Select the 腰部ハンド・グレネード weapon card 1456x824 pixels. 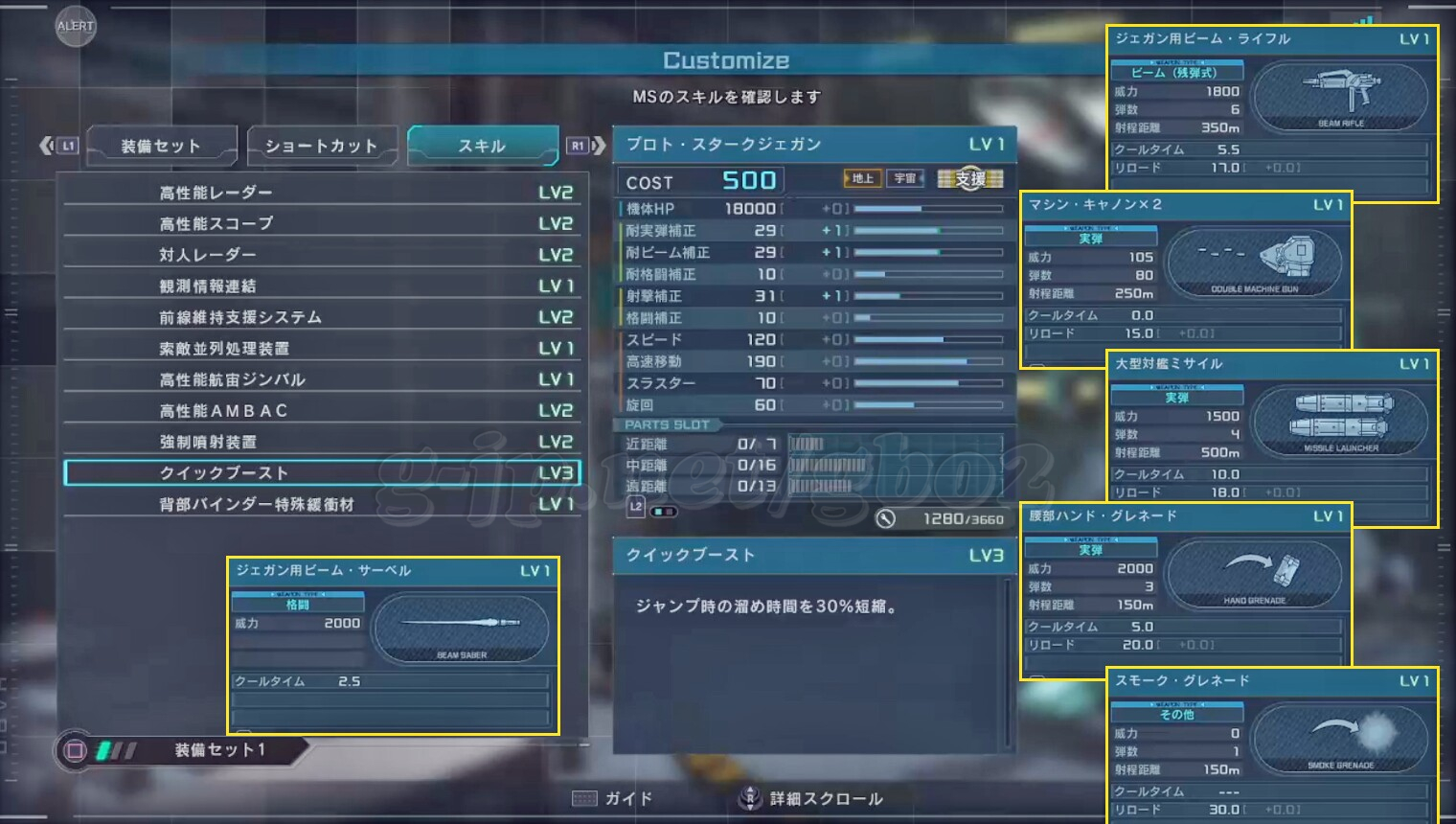1186,590
